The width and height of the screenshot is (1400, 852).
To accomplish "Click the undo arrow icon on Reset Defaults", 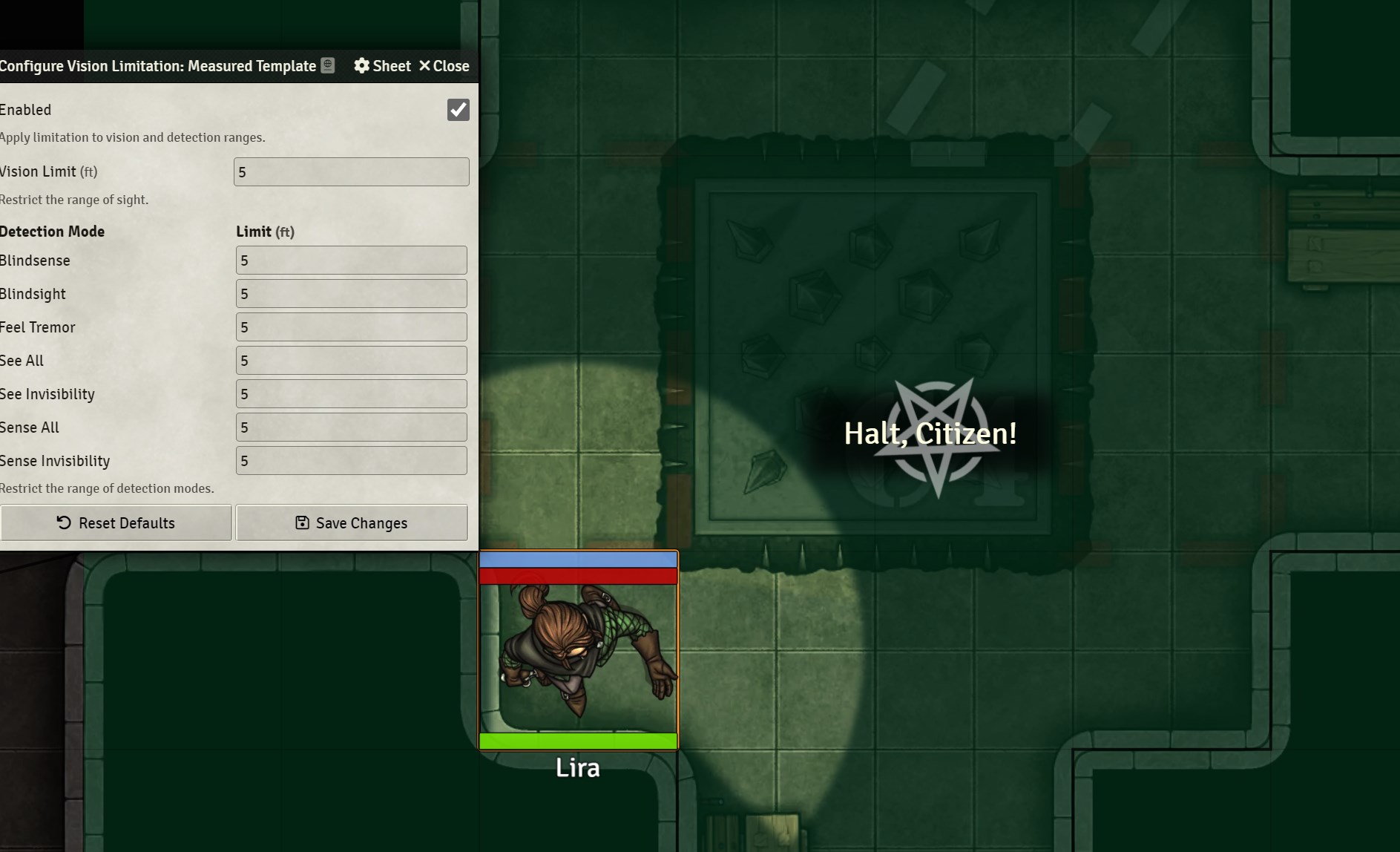I will [63, 522].
